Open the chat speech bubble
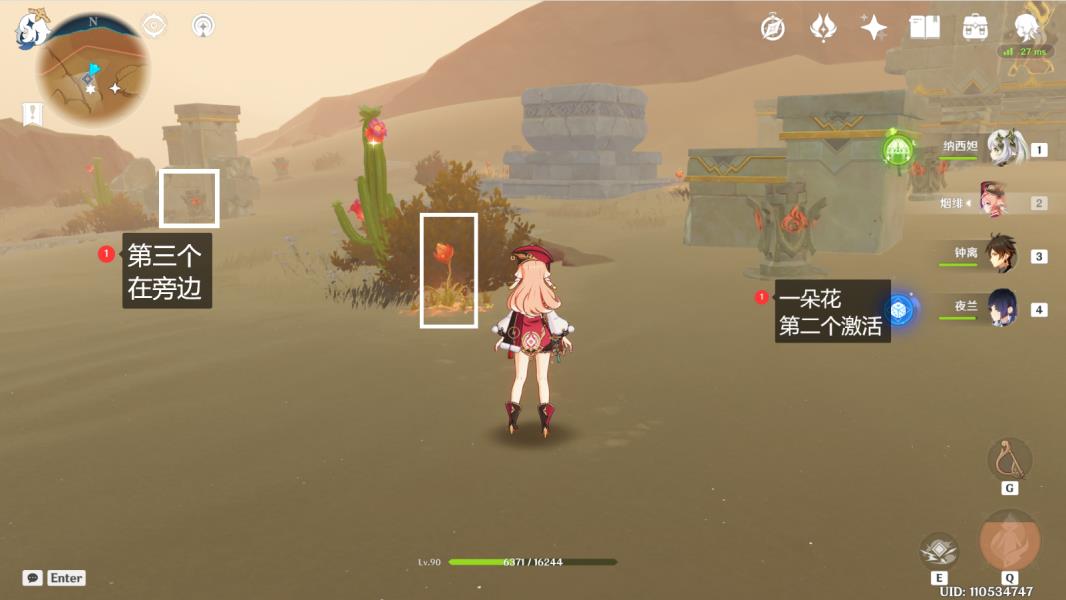The image size is (1066, 600). [33, 578]
